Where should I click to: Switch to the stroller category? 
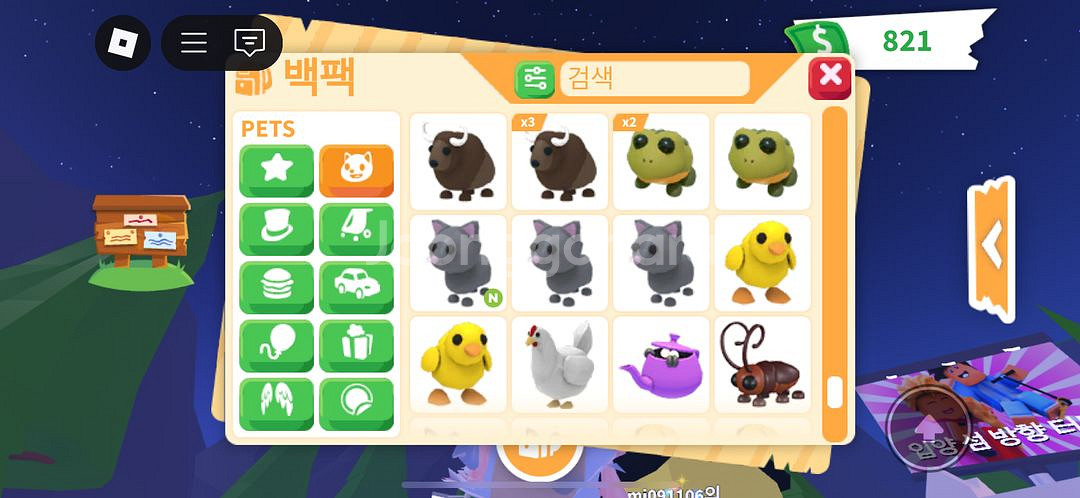click(356, 229)
